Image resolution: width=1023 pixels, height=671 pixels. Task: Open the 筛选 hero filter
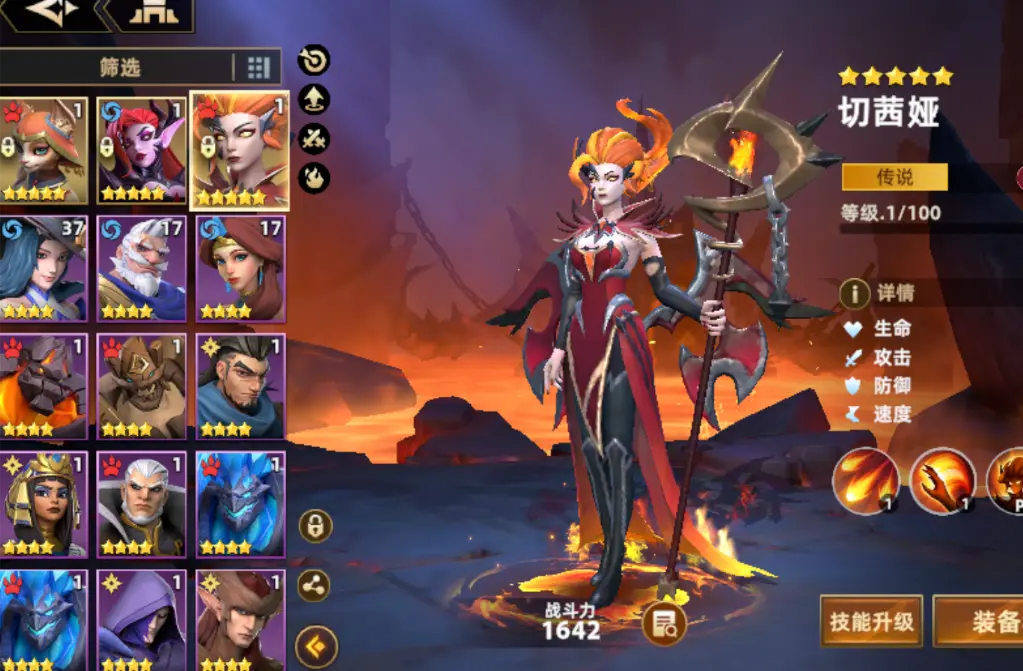pyautogui.click(x=119, y=67)
